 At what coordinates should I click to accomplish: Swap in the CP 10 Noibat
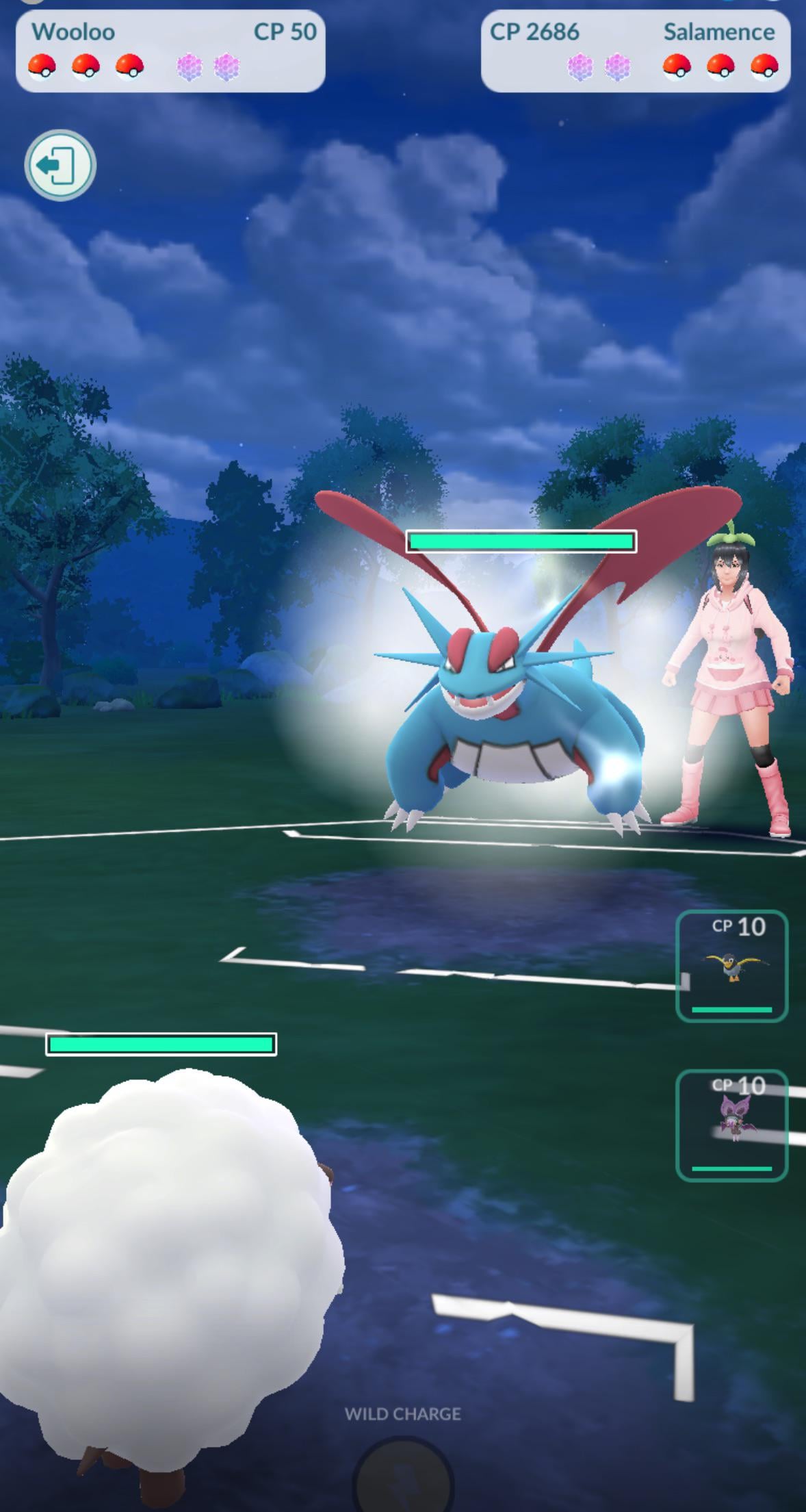click(731, 1125)
